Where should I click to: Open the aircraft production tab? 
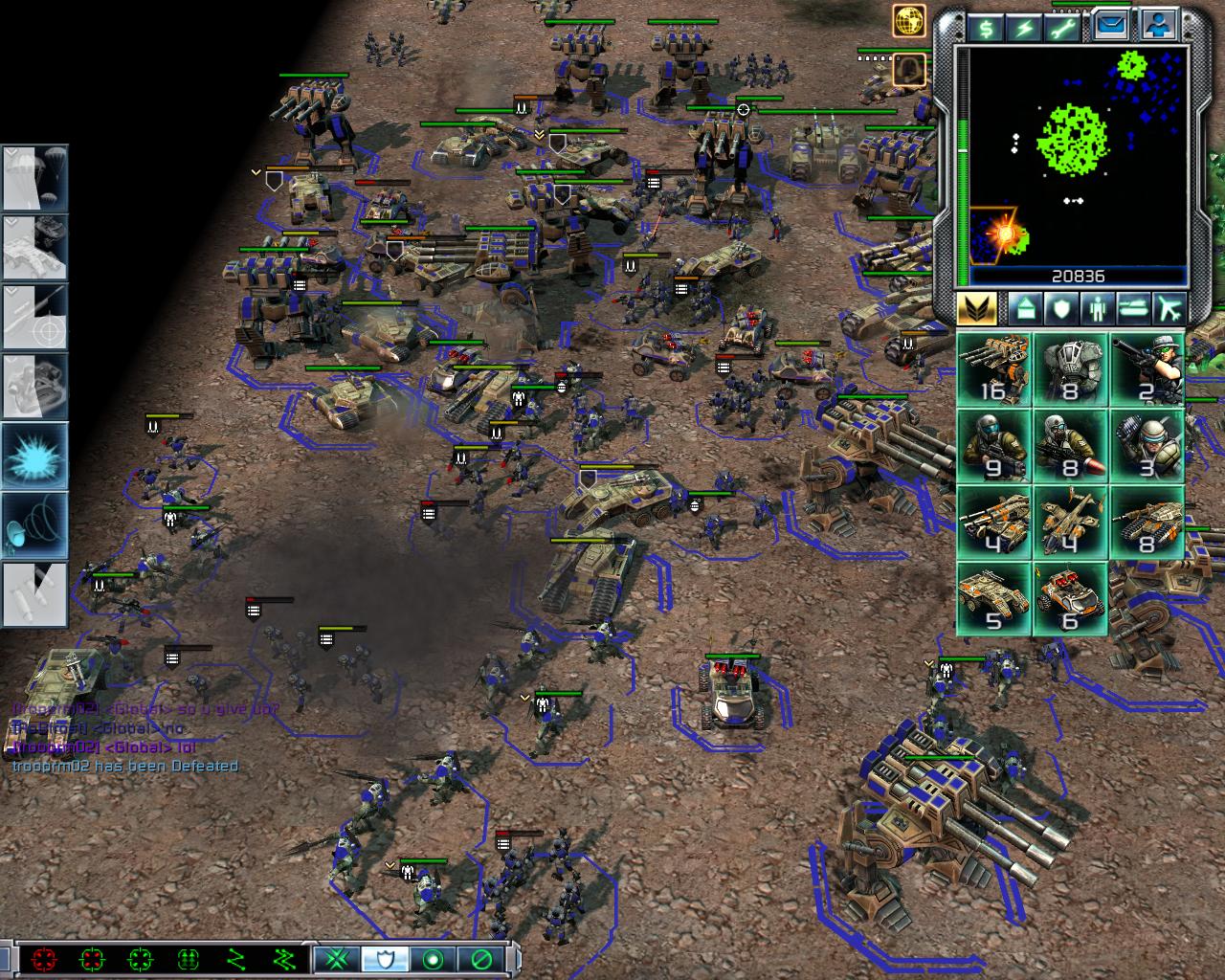coord(1169,309)
